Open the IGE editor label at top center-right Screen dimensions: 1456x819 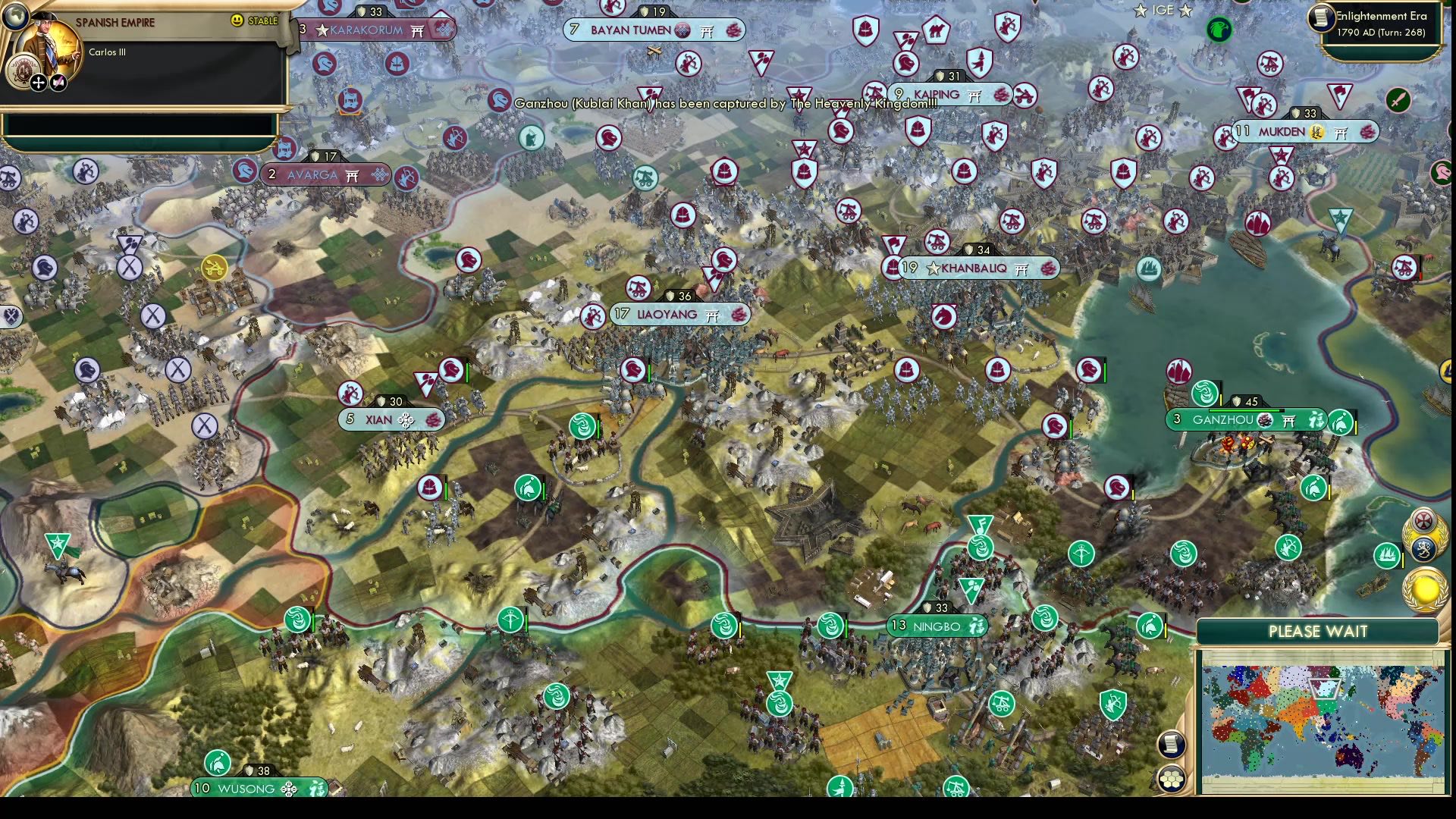pyautogui.click(x=1162, y=11)
